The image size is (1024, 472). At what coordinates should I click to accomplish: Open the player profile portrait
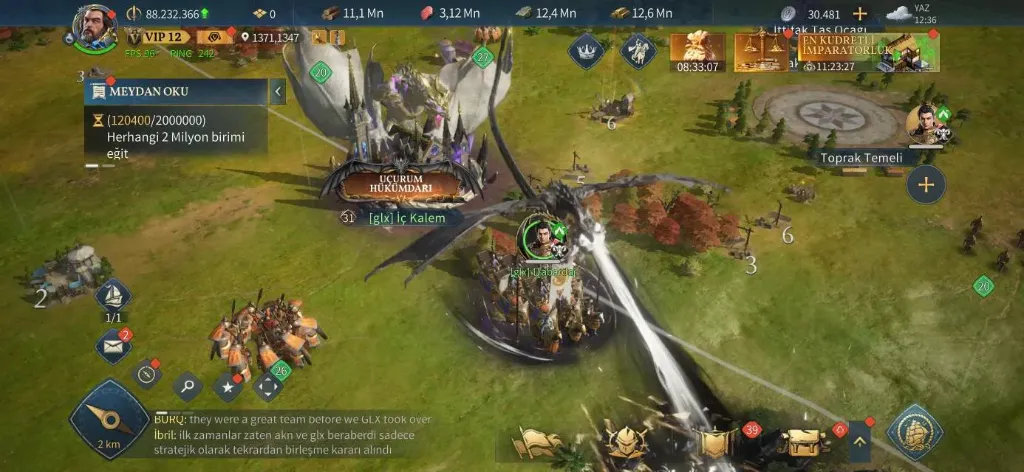[x=95, y=26]
